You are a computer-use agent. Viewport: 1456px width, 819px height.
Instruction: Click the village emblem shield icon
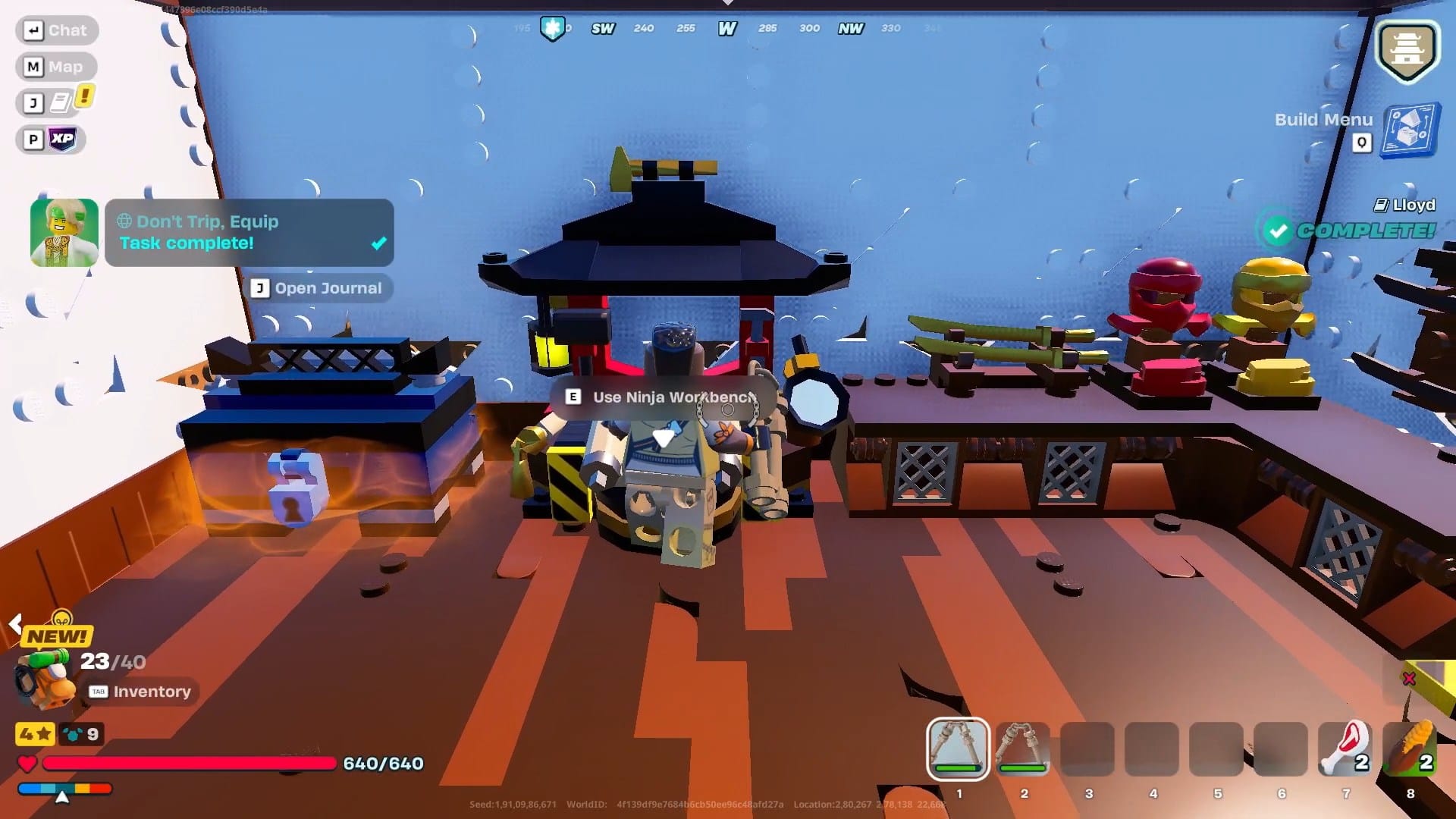[x=1407, y=49]
